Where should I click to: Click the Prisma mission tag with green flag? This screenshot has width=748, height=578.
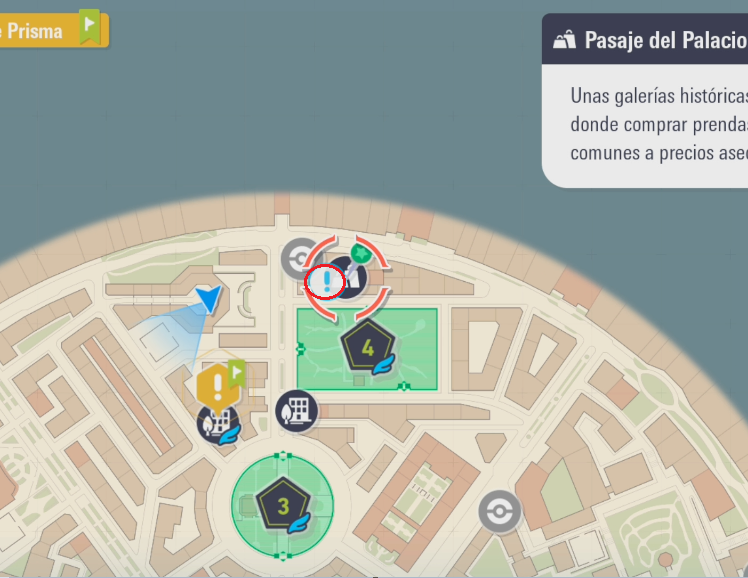pos(50,30)
